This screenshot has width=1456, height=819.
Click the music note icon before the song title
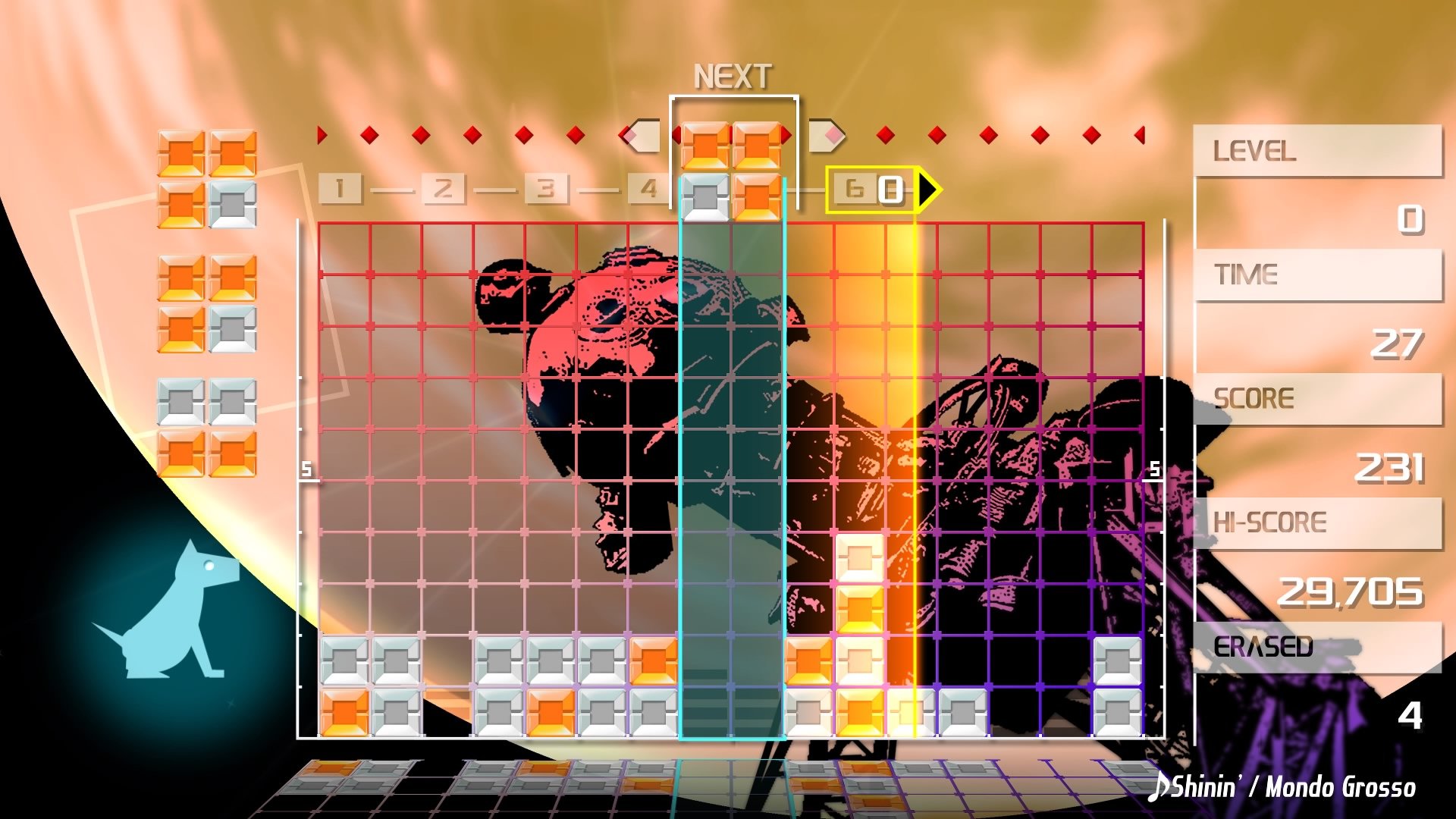coord(1160,789)
